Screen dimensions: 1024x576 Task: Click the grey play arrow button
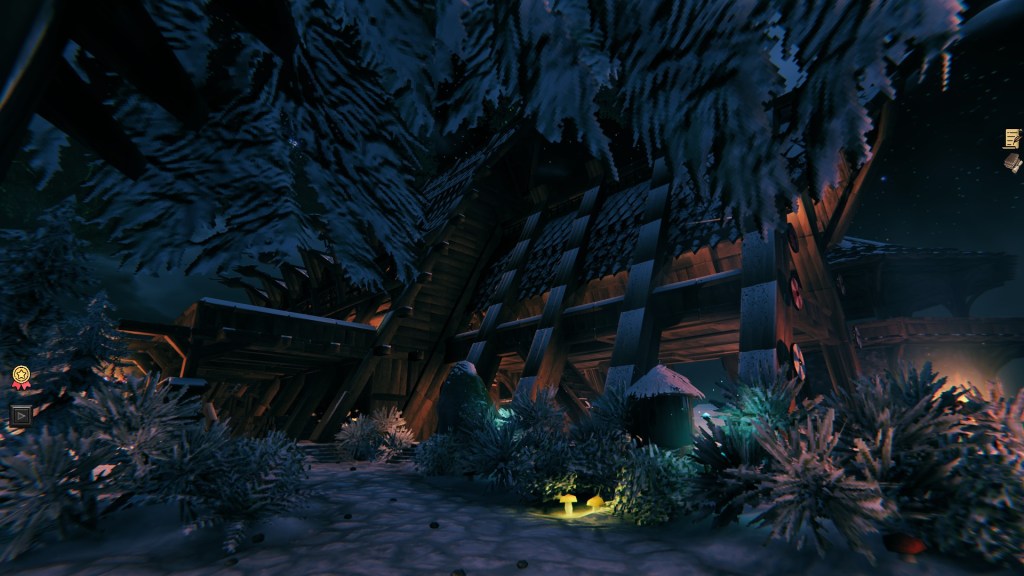20,413
